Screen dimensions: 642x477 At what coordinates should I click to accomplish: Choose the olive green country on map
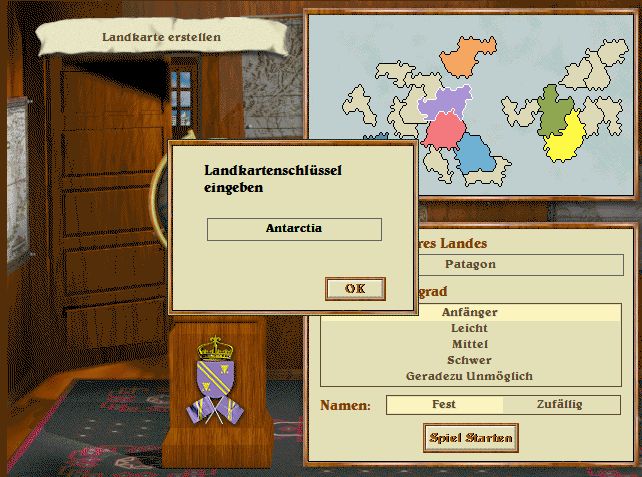pyautogui.click(x=553, y=110)
